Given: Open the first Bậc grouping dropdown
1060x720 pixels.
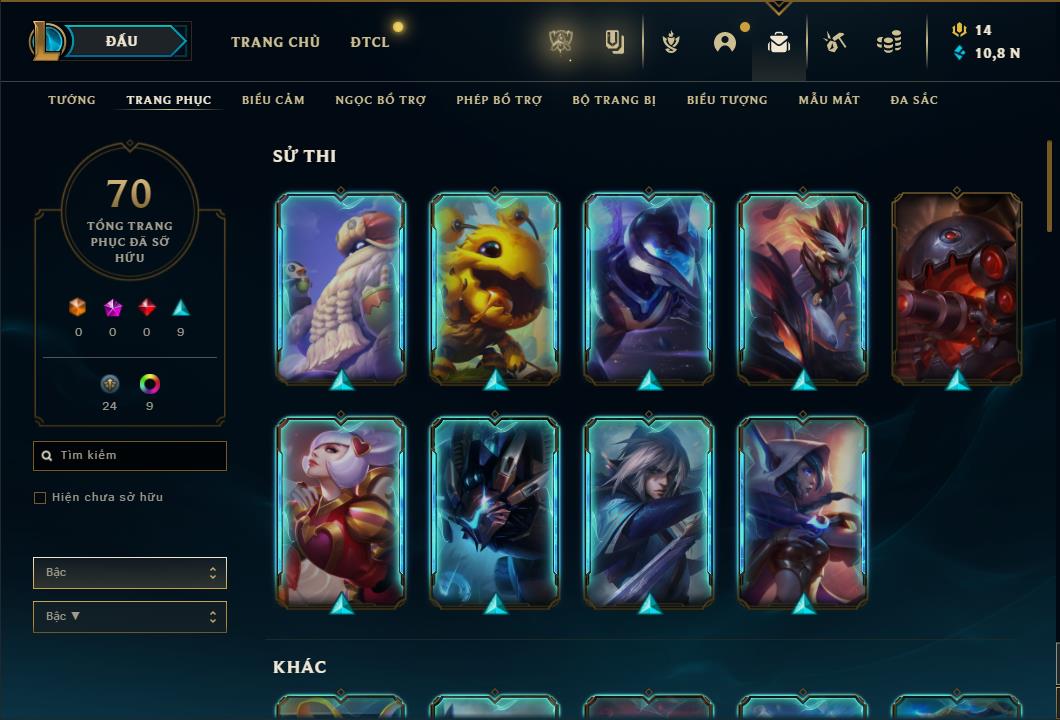Looking at the screenshot, I should tap(130, 573).
